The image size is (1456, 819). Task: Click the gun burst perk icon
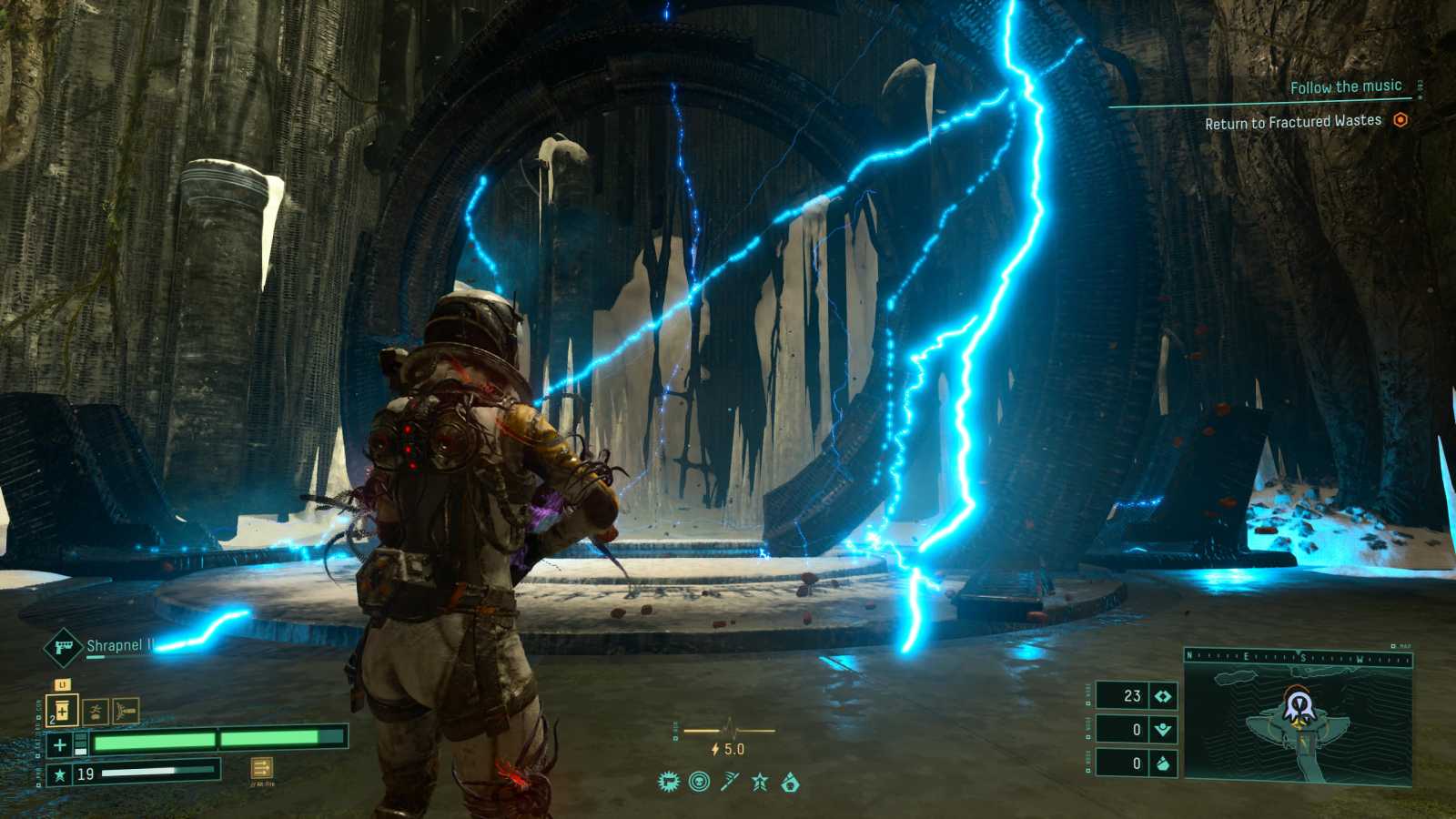669,782
